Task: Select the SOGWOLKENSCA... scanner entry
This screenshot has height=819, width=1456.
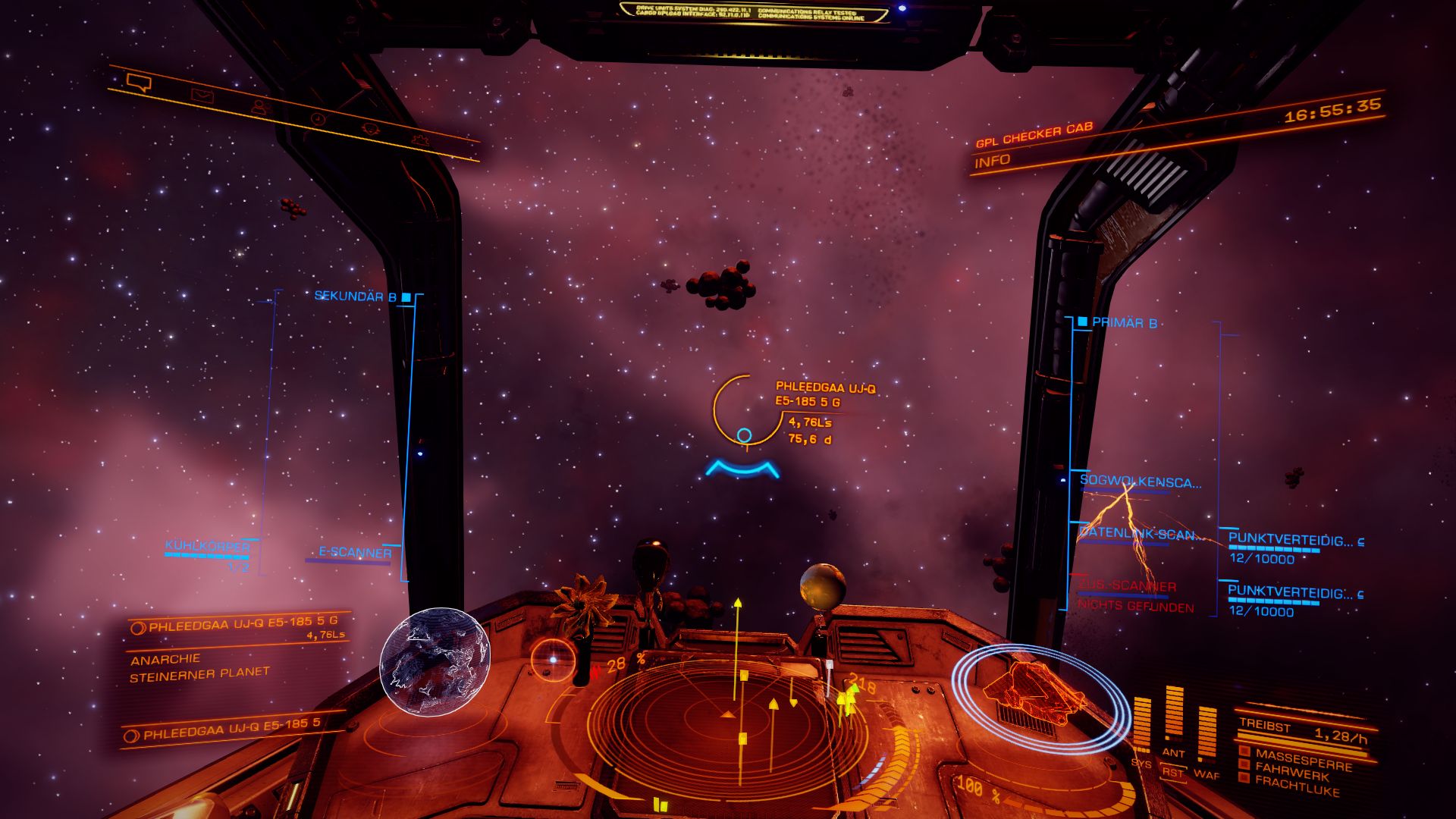Action: pos(1140,482)
